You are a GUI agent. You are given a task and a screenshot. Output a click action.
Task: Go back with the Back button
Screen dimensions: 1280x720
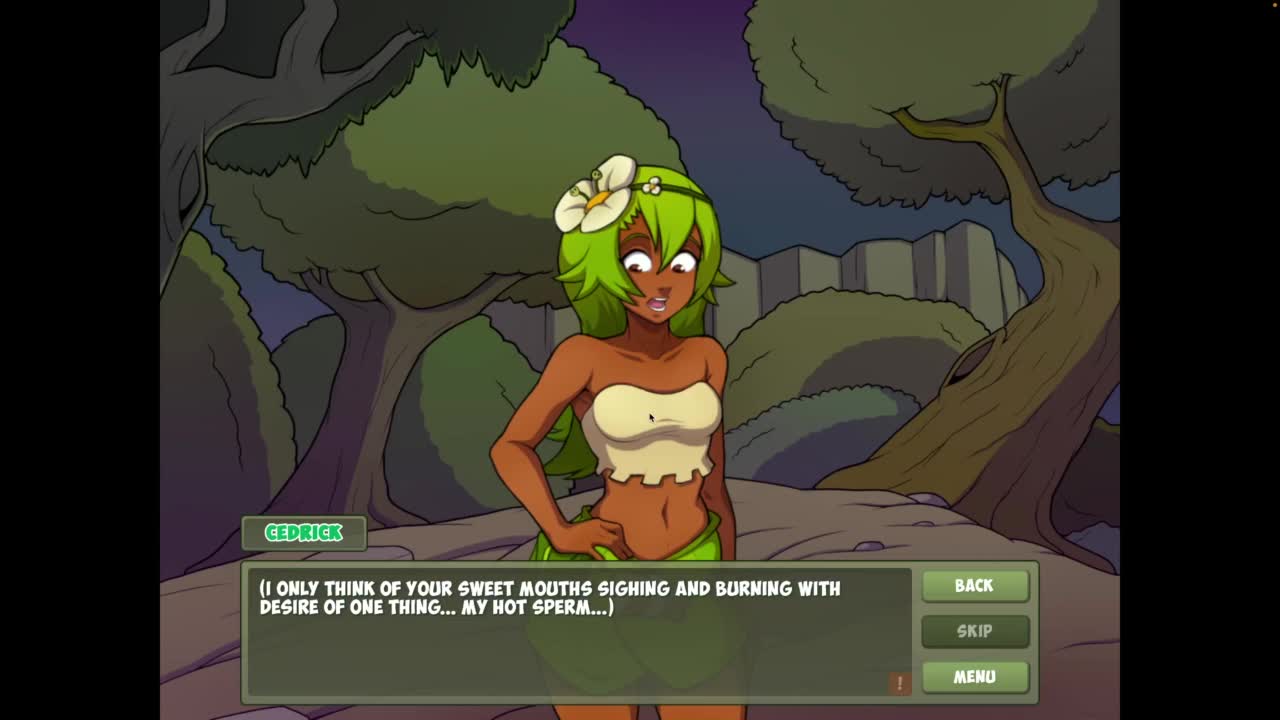click(x=974, y=586)
